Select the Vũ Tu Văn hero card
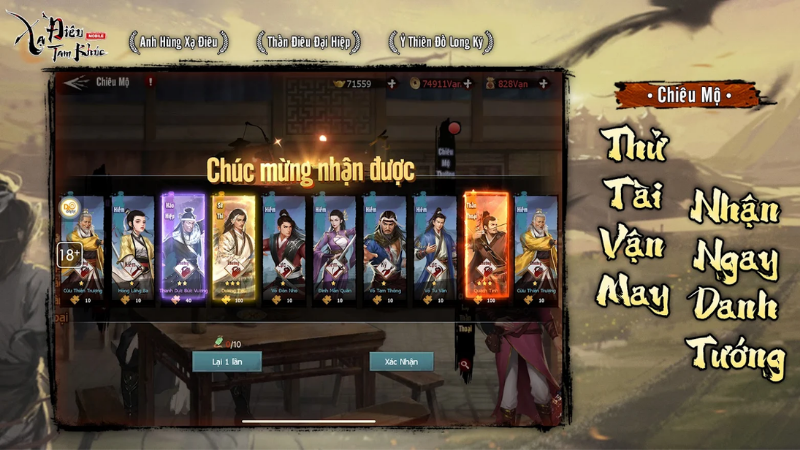 (435, 249)
